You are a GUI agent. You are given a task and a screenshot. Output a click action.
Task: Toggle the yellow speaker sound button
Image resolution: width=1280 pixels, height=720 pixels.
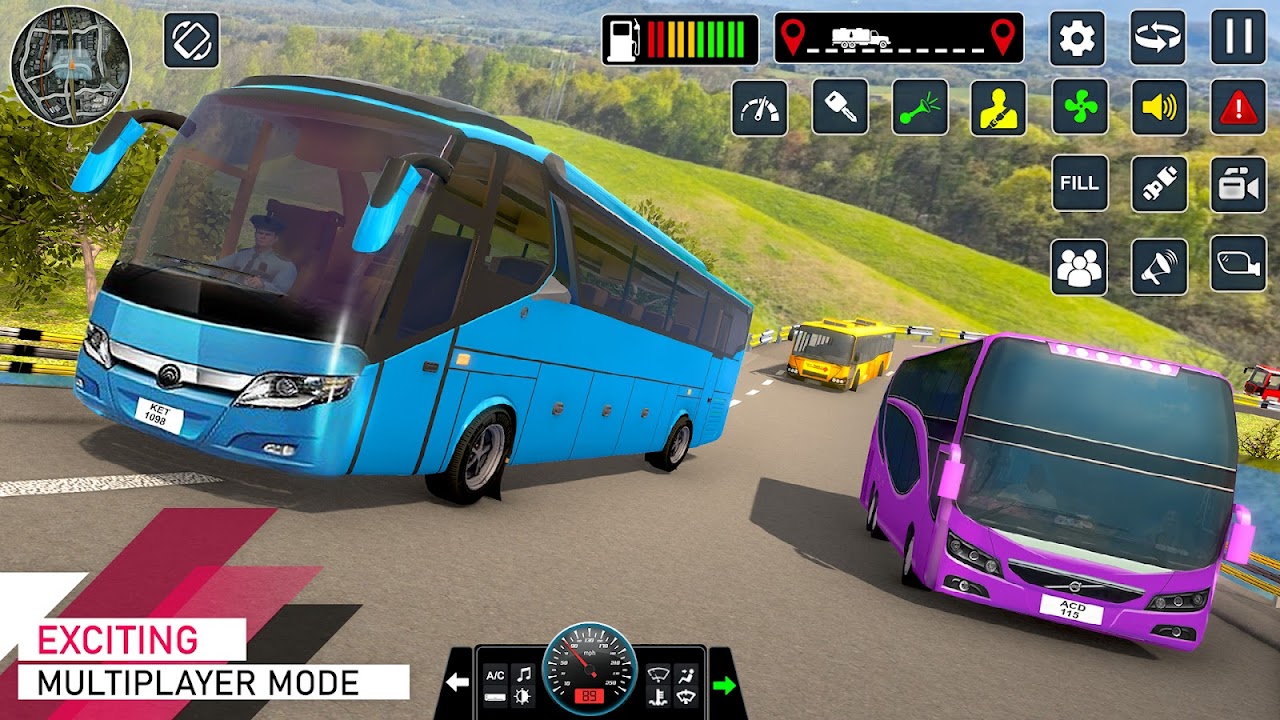click(1159, 107)
